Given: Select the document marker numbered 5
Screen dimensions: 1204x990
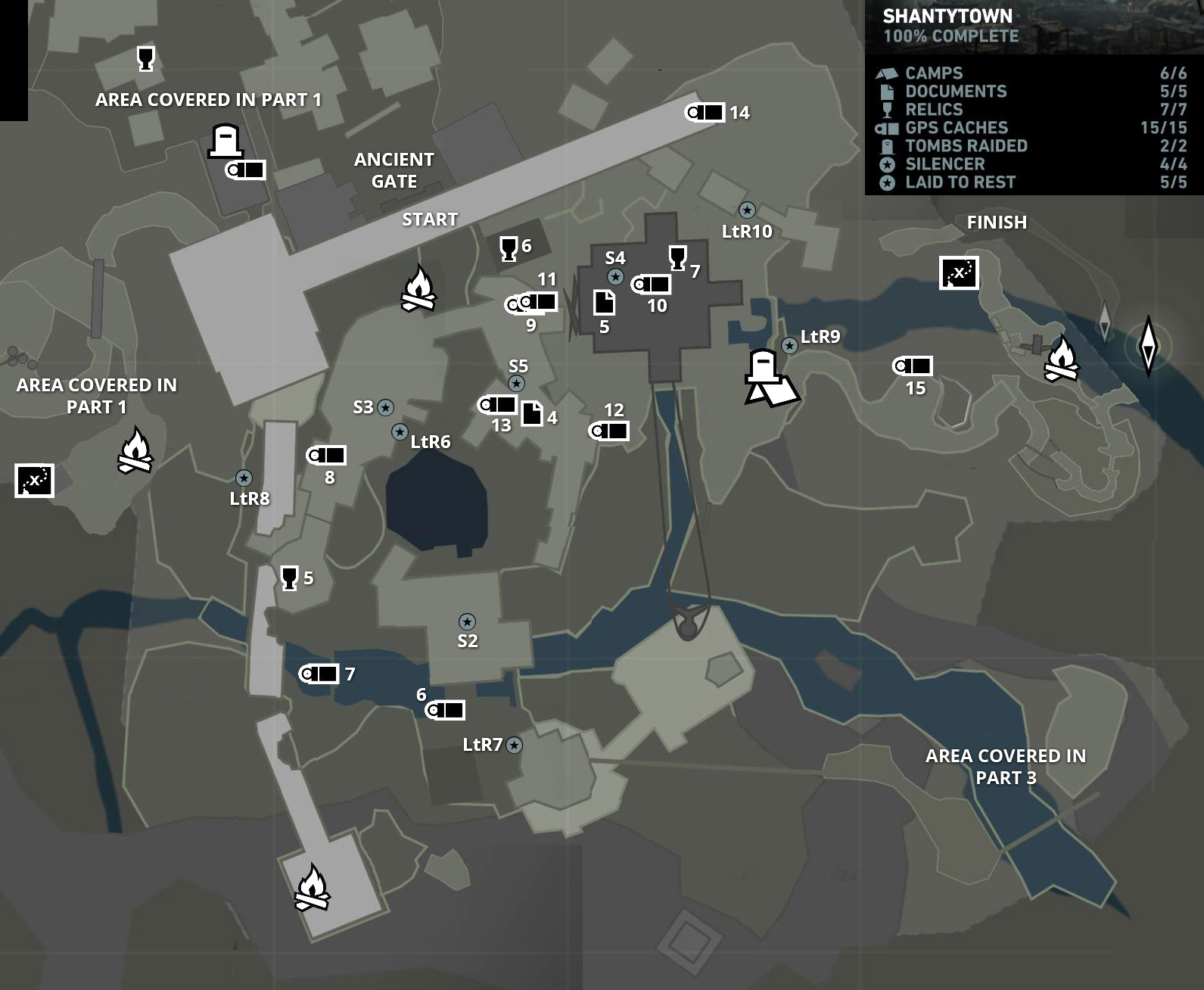Looking at the screenshot, I should (604, 303).
